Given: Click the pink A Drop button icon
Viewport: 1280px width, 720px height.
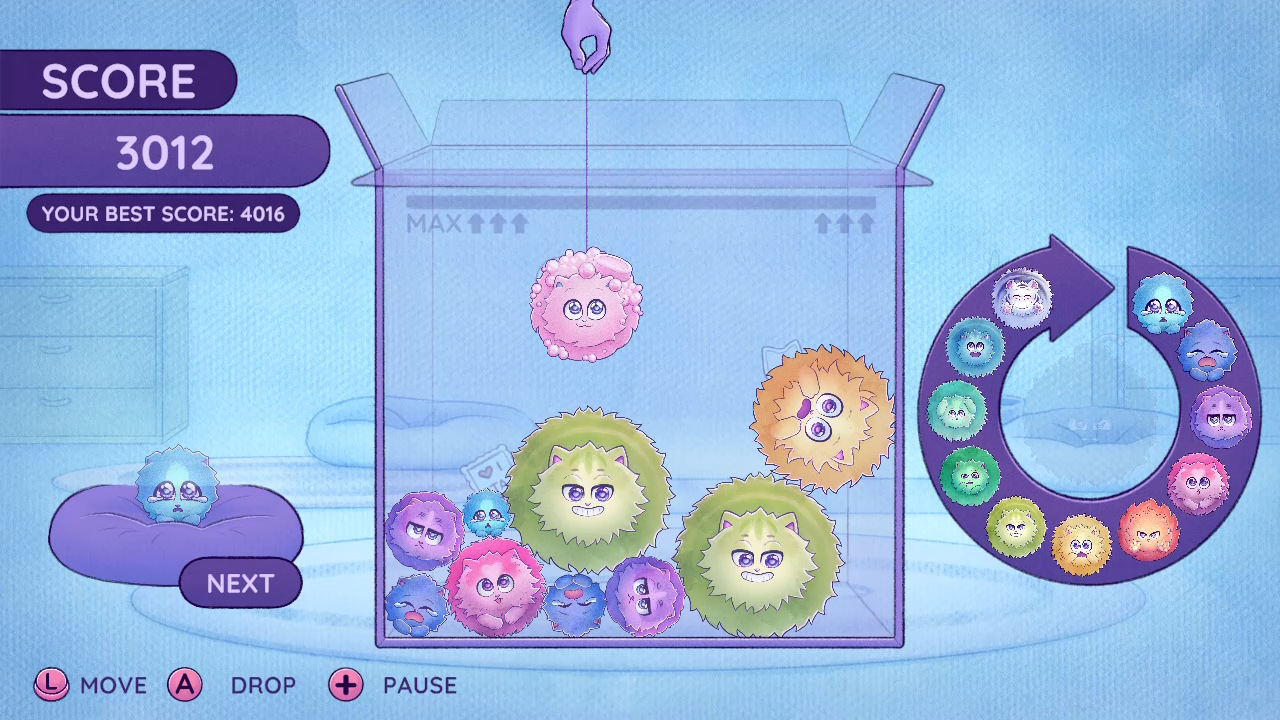Looking at the screenshot, I should (x=186, y=686).
